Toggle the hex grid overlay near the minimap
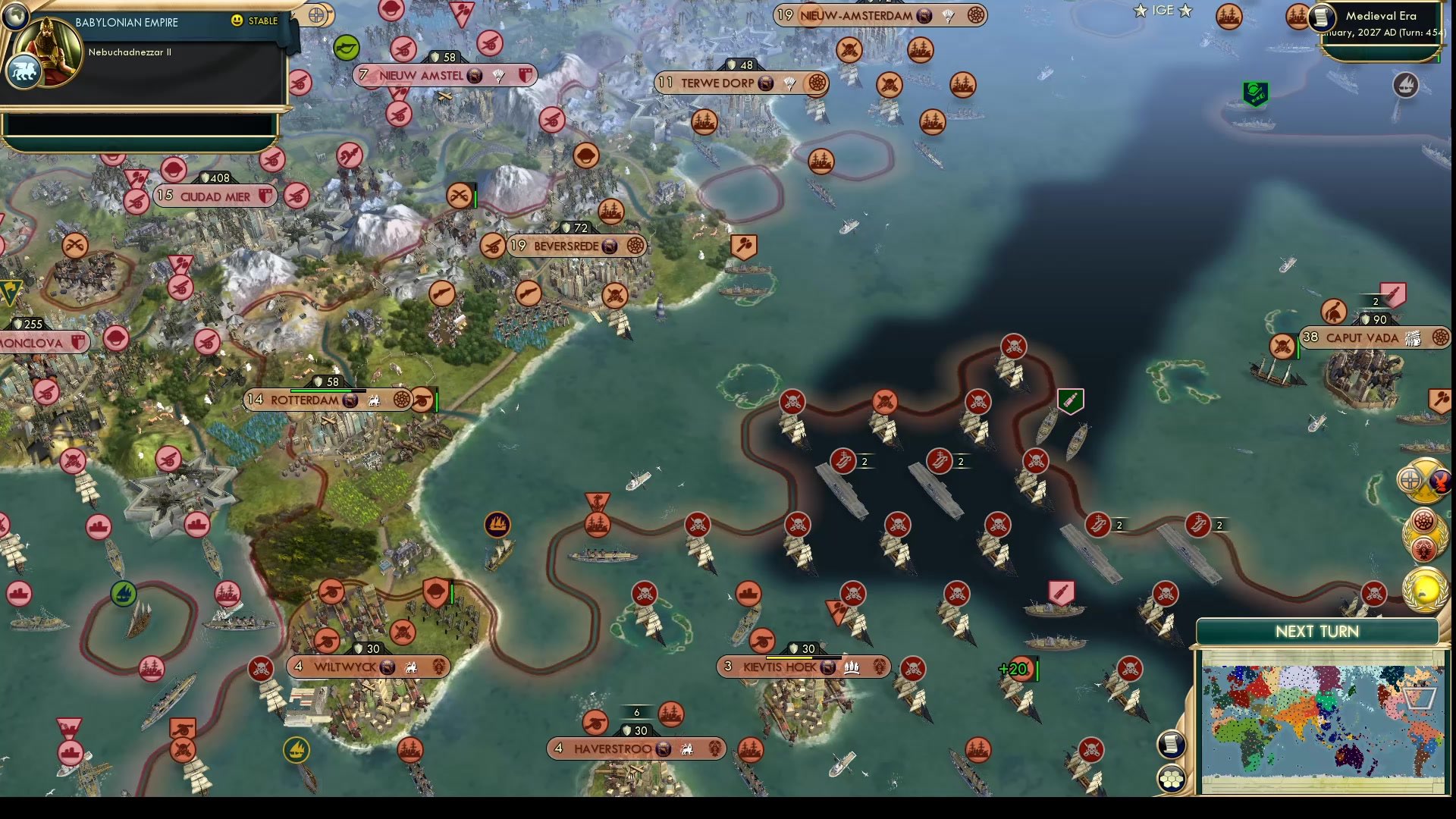 tap(1171, 778)
